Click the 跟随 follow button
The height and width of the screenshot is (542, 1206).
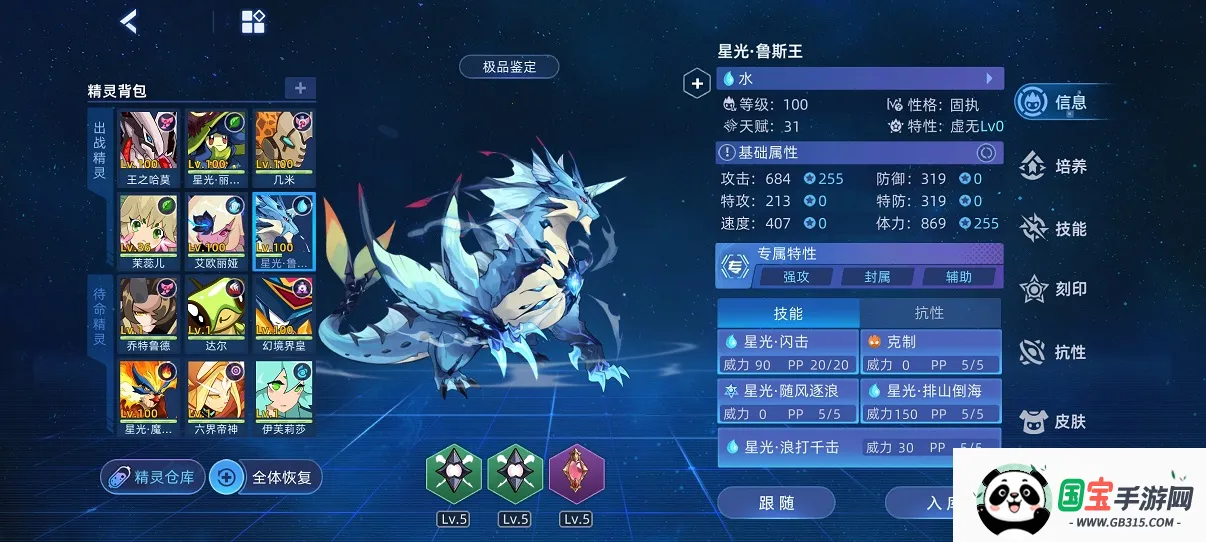pyautogui.click(x=776, y=503)
